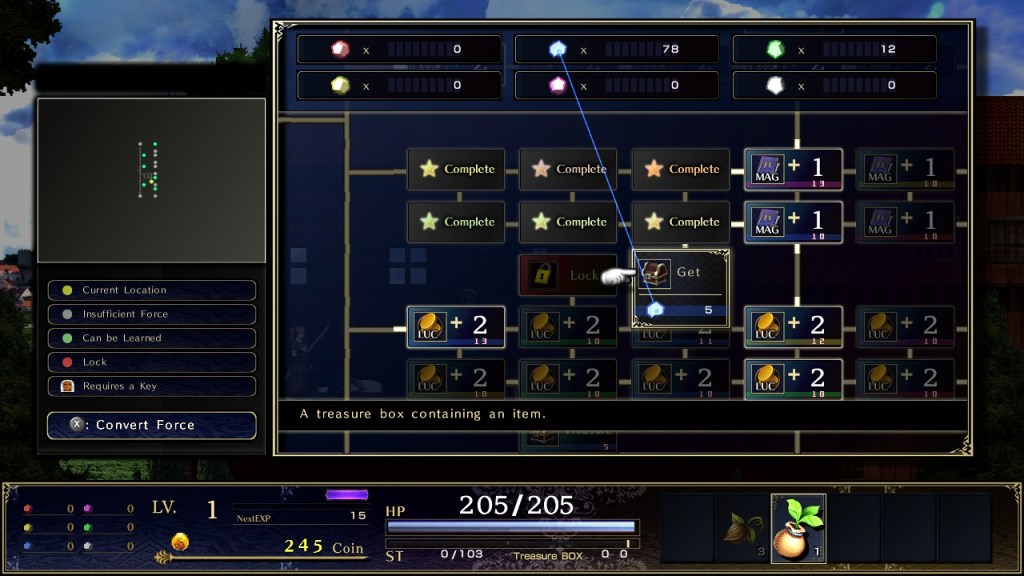Click the skill grid minimap panel

click(151, 180)
